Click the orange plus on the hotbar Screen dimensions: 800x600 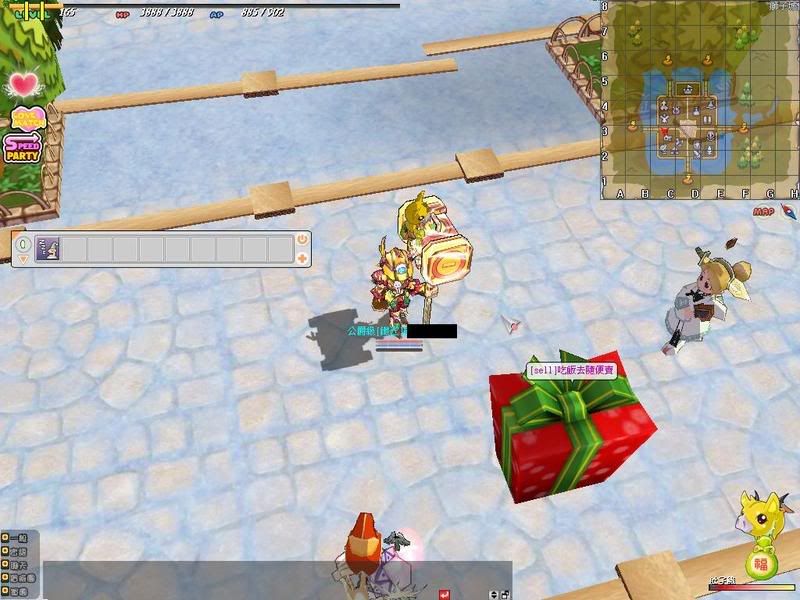(x=302, y=258)
